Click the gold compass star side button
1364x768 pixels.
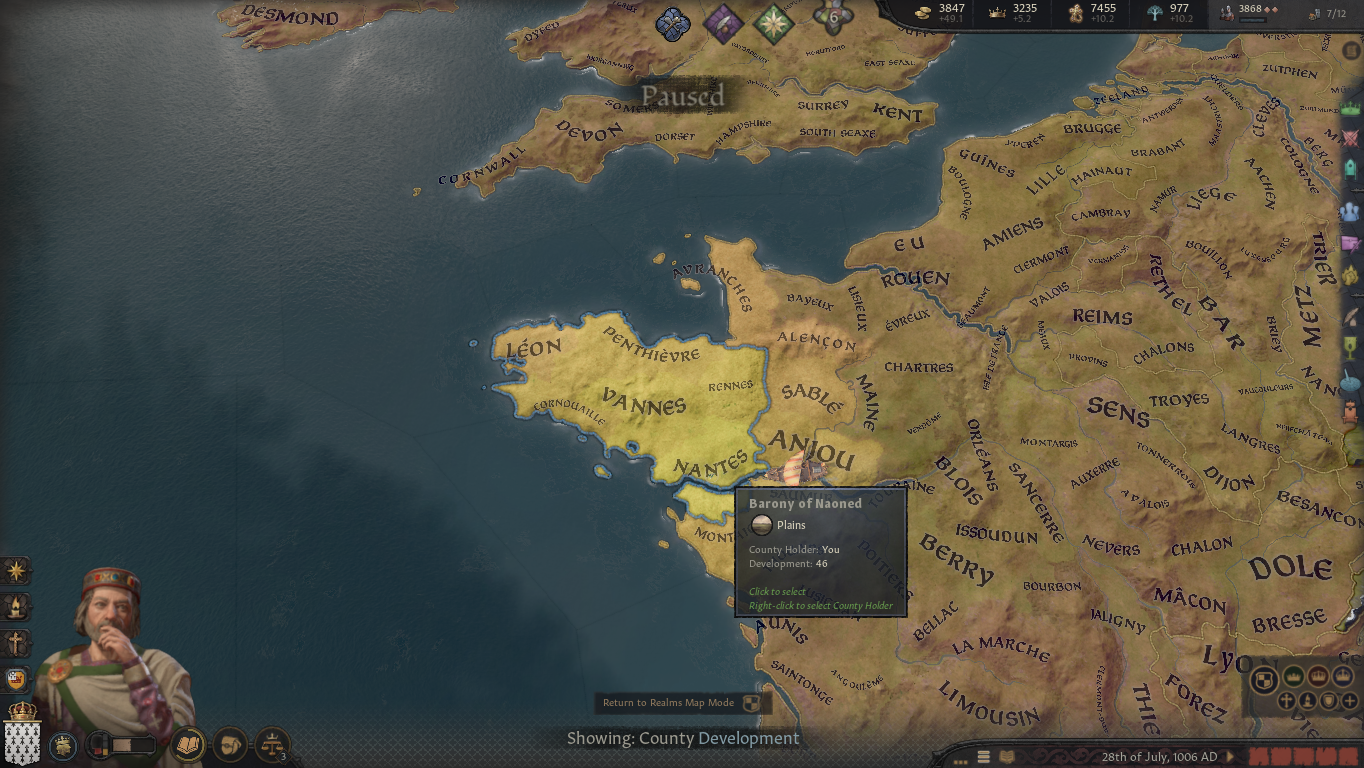point(16,571)
